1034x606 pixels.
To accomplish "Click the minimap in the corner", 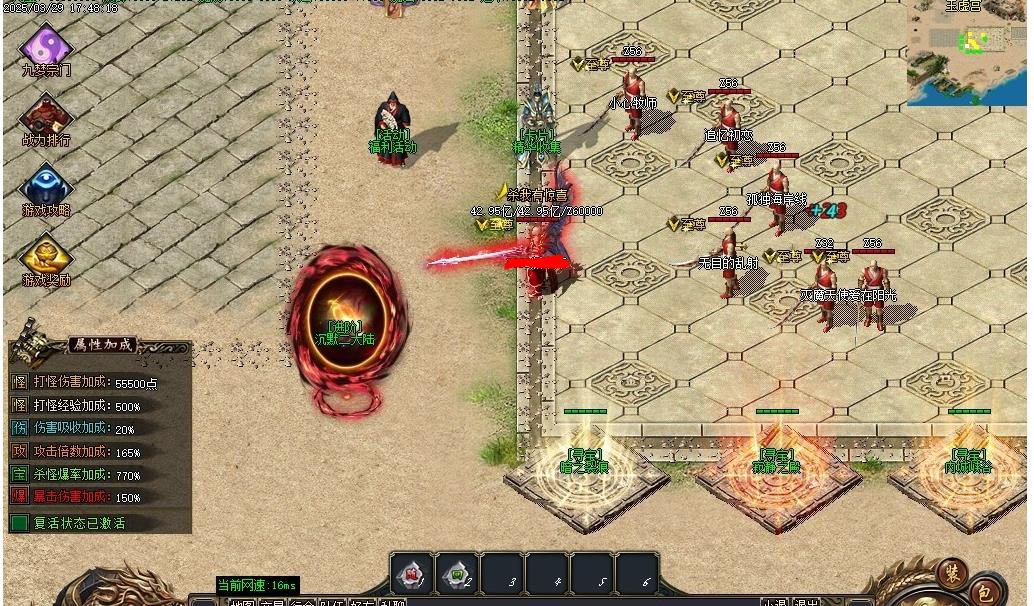I will point(967,52).
